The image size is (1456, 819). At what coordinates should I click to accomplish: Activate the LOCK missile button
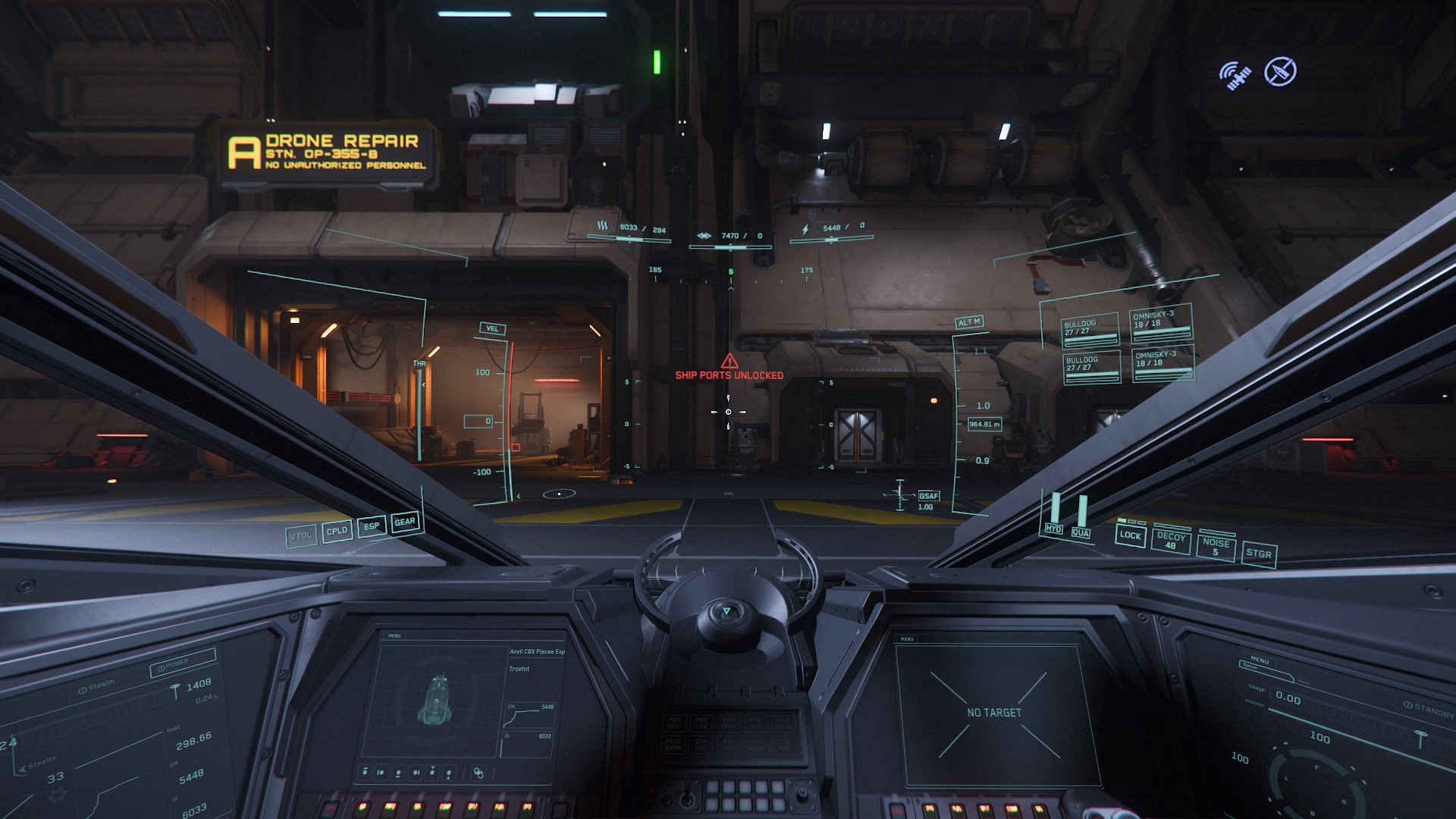pyautogui.click(x=1130, y=535)
